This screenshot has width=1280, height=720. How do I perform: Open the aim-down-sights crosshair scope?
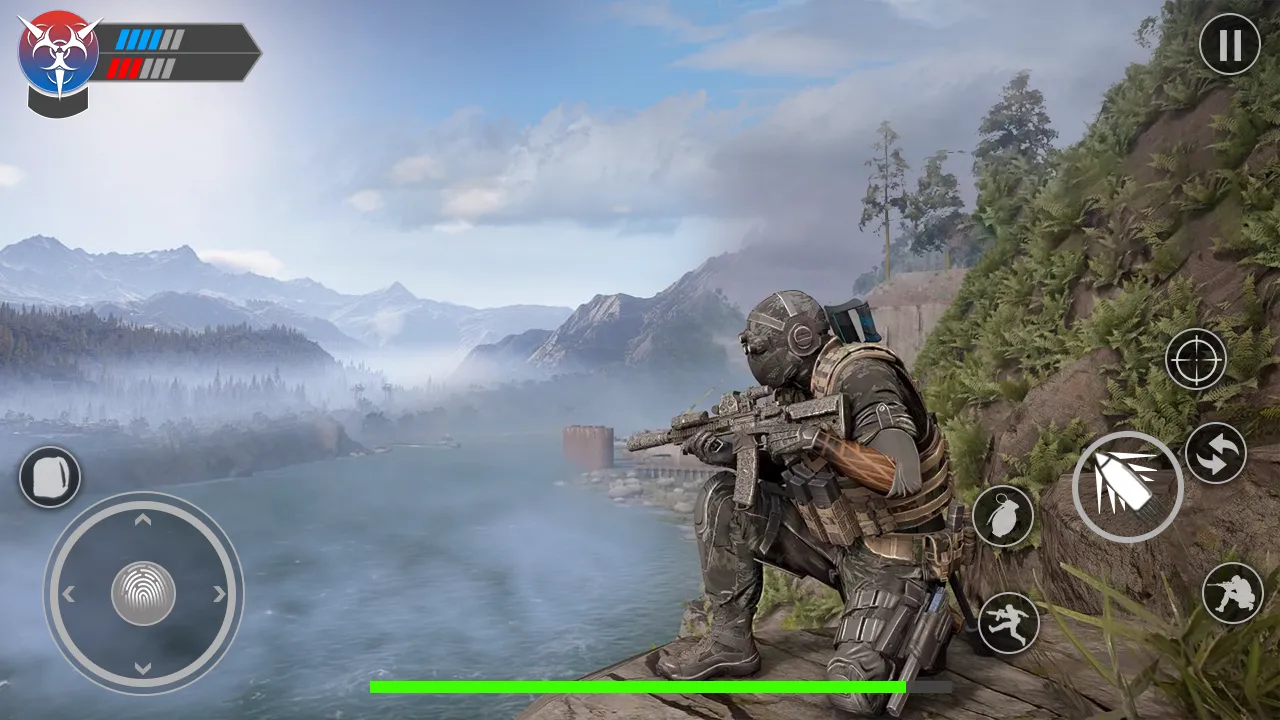[1197, 360]
